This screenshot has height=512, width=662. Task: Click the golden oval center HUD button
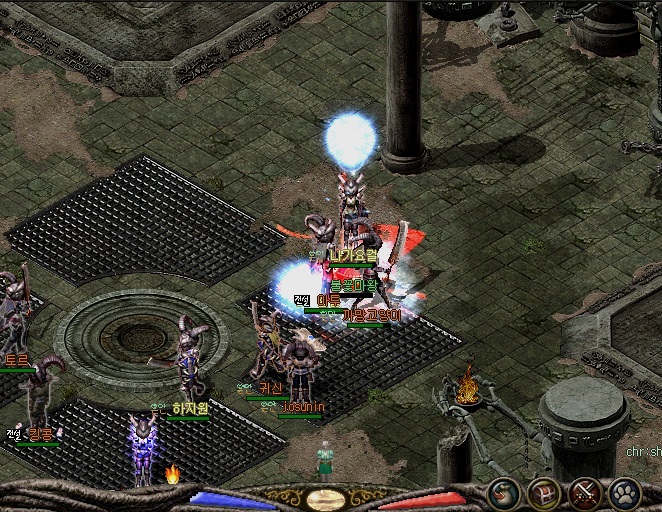(x=326, y=499)
